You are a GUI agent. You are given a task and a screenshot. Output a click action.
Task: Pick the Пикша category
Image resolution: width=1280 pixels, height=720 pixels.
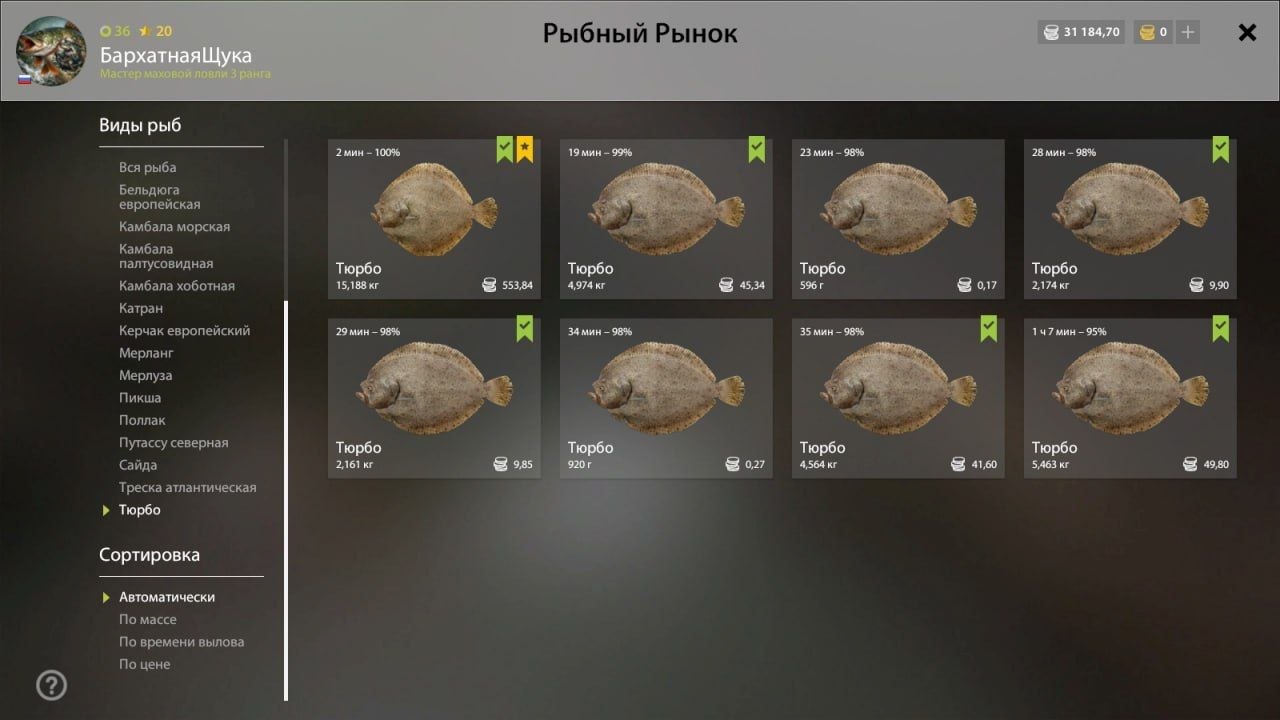click(140, 398)
